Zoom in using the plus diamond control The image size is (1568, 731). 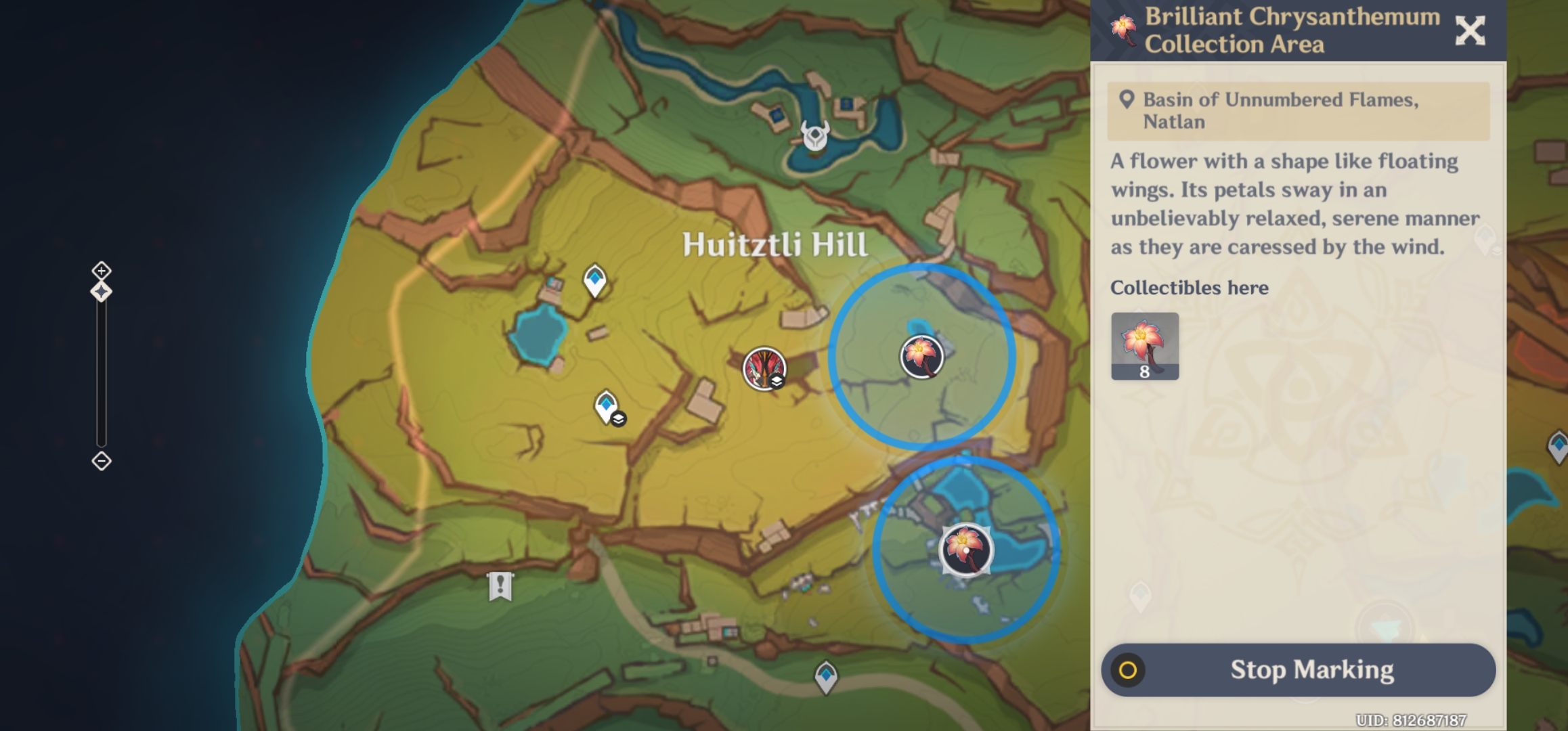101,271
